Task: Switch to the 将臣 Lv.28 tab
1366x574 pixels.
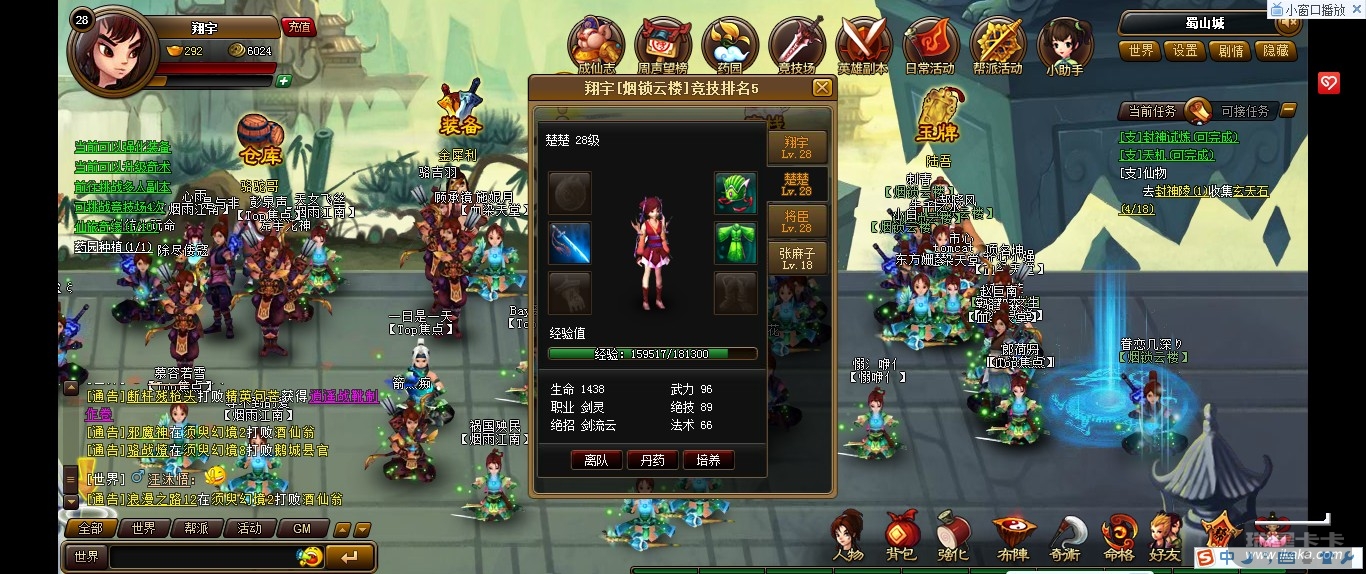Action: pos(797,221)
